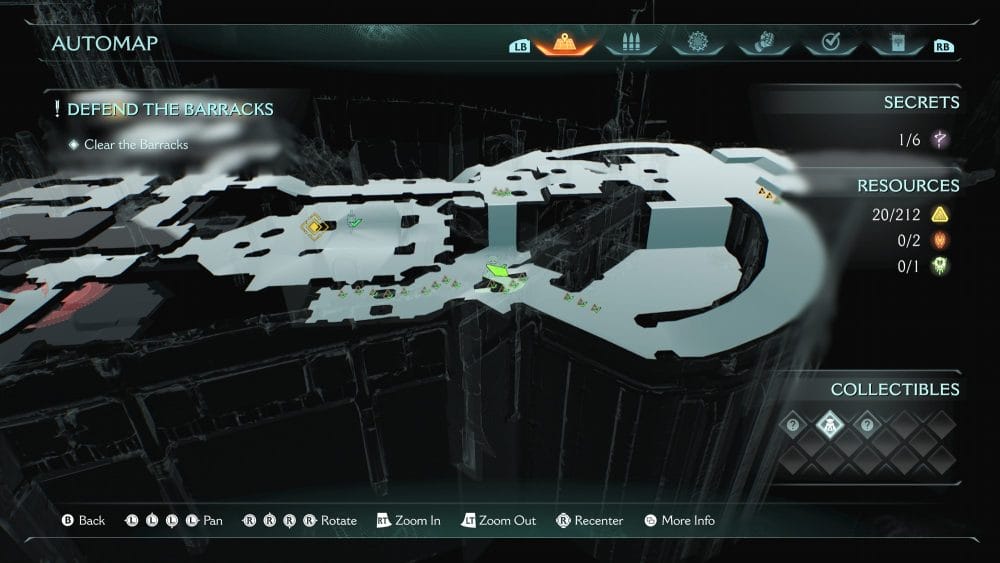
Task: Open the checkmark tab
Action: click(829, 44)
